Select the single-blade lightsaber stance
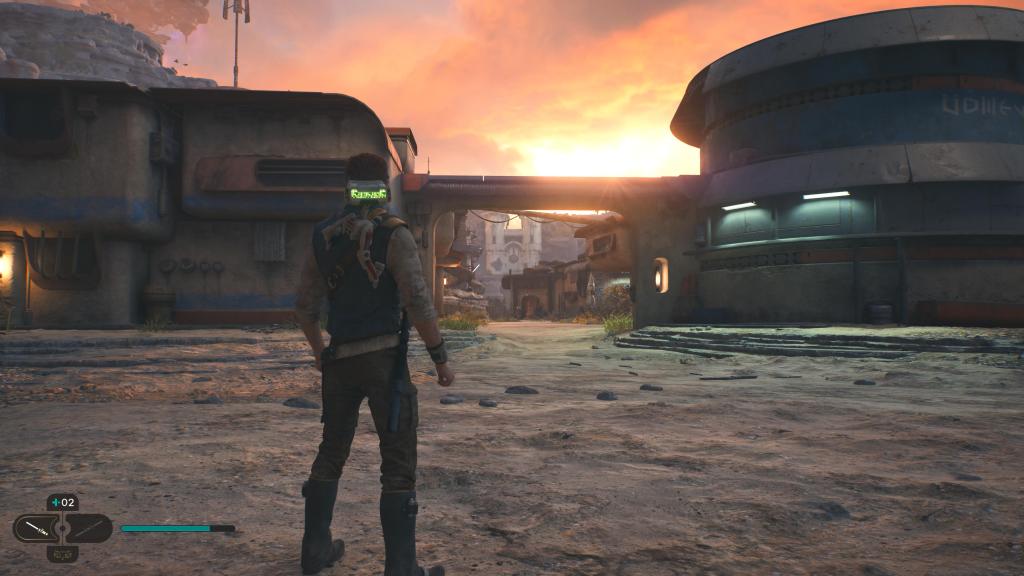Image resolution: width=1024 pixels, height=576 pixels. [36, 527]
